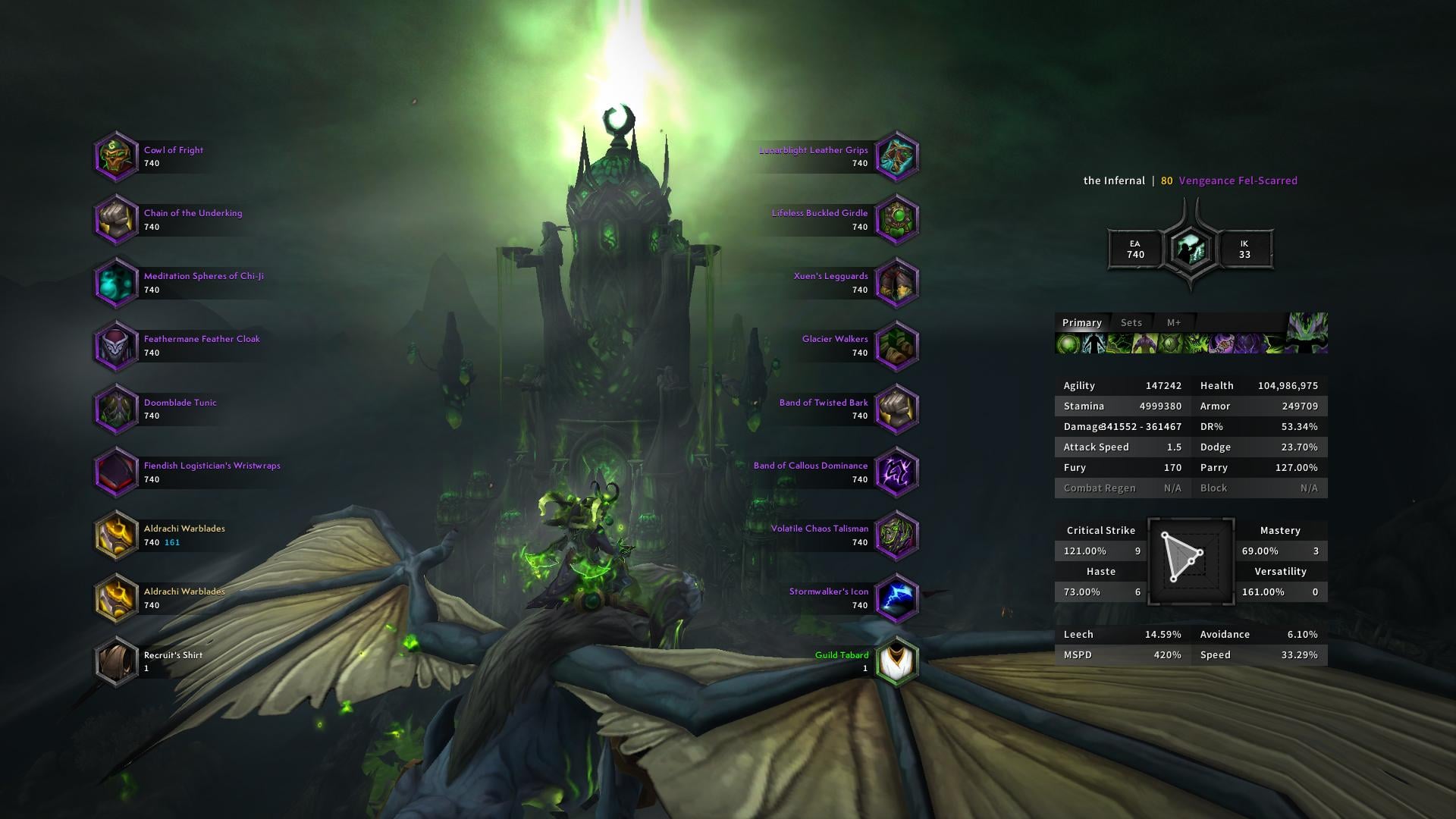Click the specialization emblem between EA and IK
The image size is (1456, 819).
click(1190, 249)
